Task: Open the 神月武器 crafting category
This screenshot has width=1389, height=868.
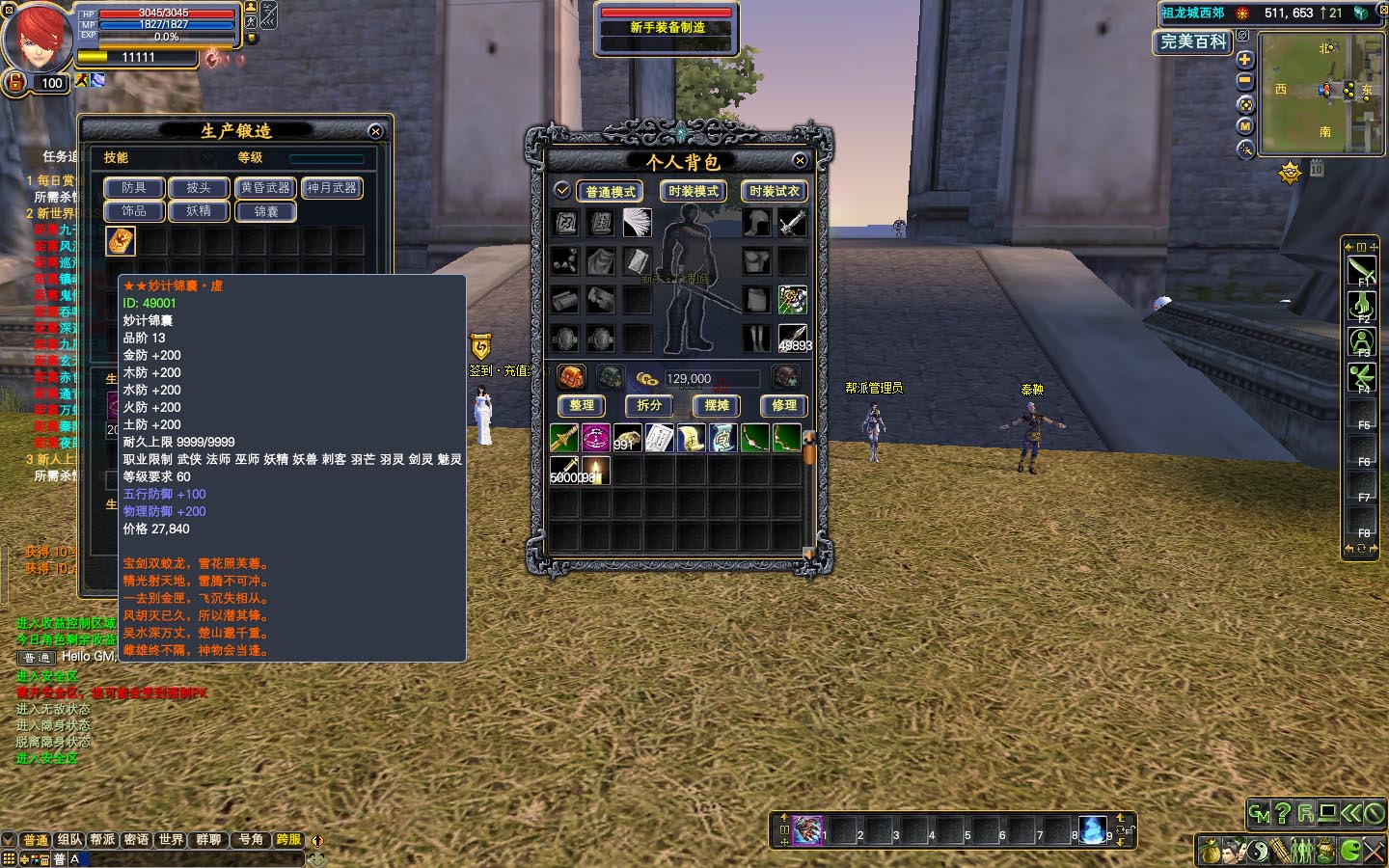Action: [332, 188]
